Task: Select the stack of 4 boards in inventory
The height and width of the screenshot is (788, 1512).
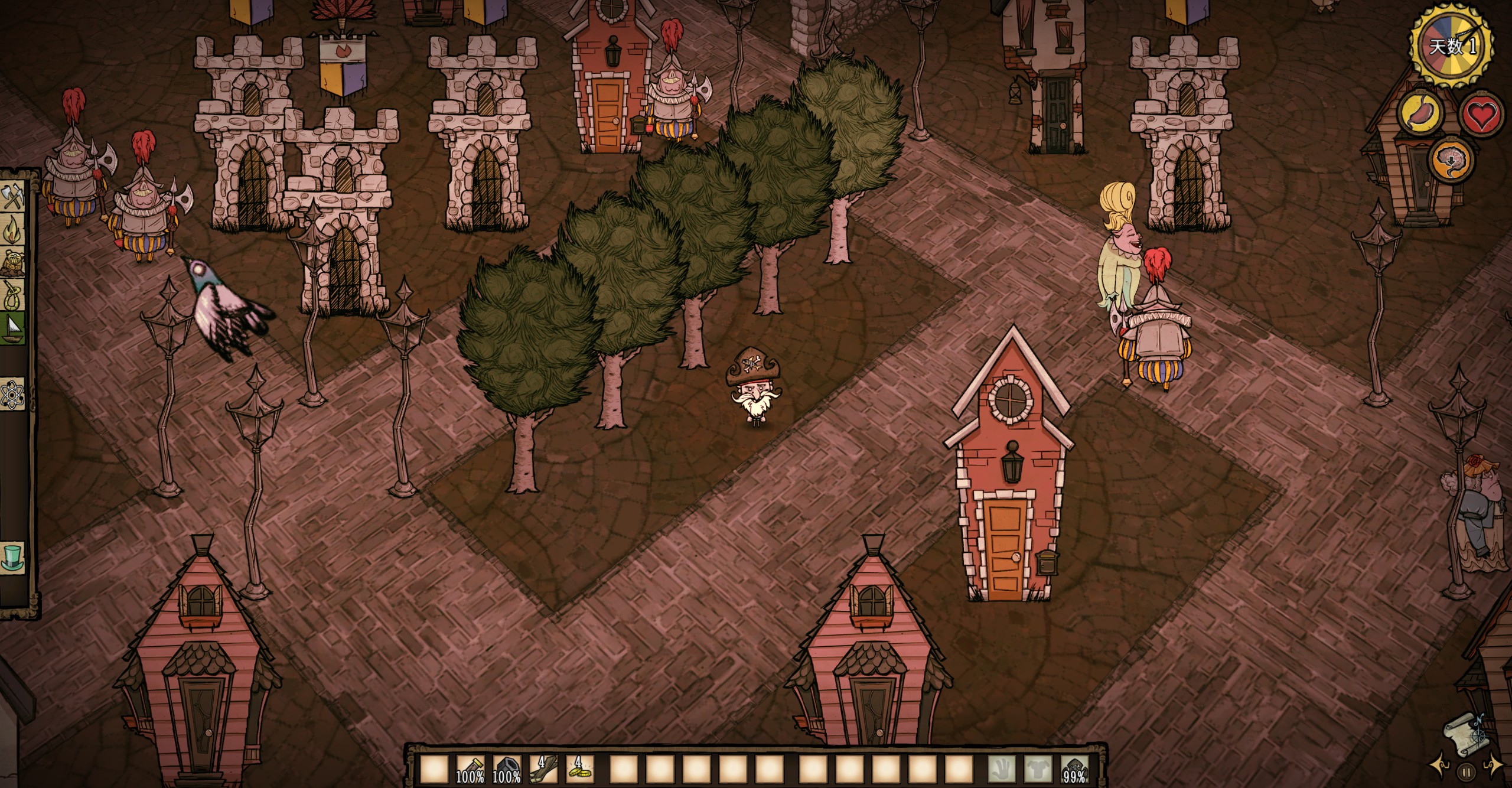Action: pyautogui.click(x=542, y=771)
